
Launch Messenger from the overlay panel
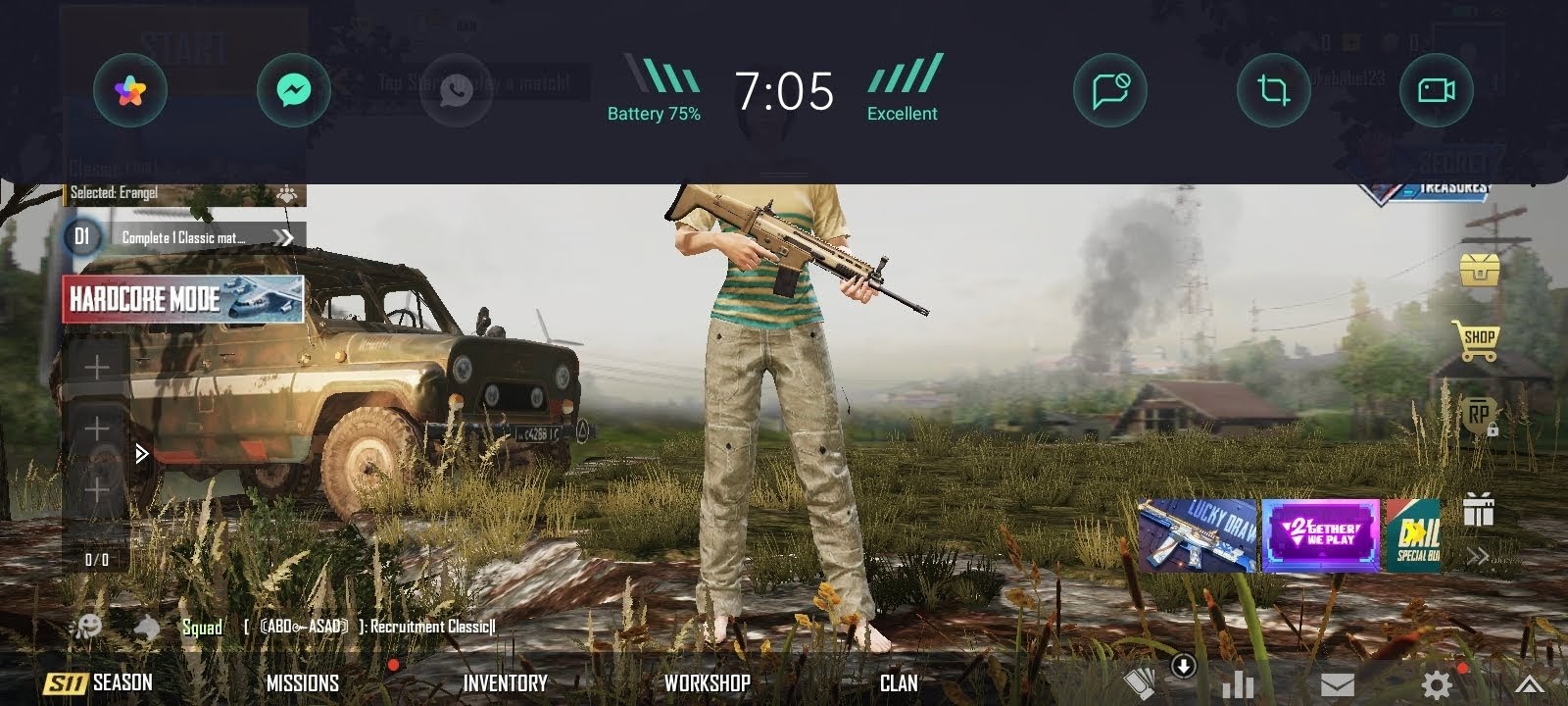click(294, 91)
